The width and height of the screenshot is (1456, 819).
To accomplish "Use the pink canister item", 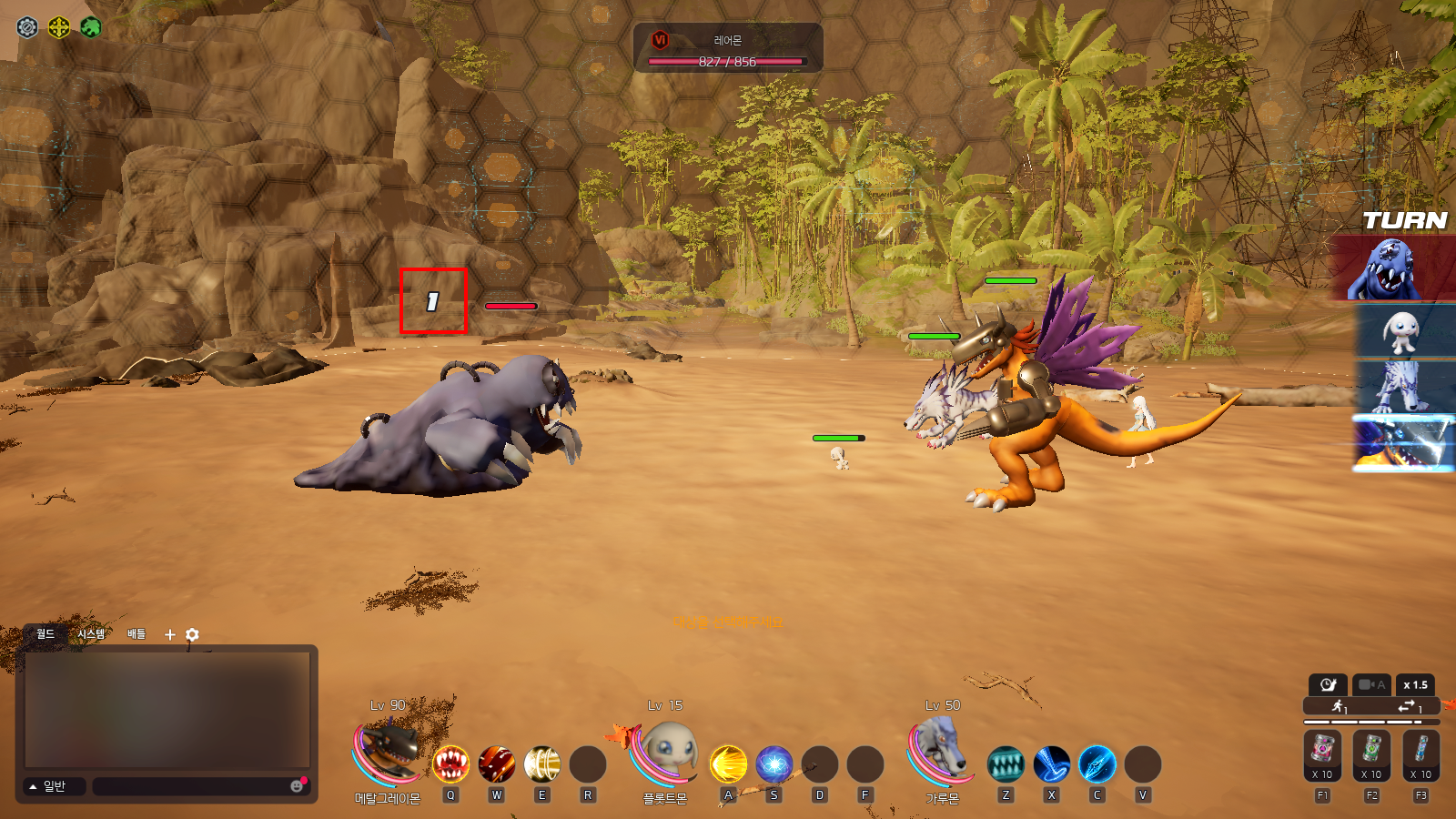I will 1322,753.
